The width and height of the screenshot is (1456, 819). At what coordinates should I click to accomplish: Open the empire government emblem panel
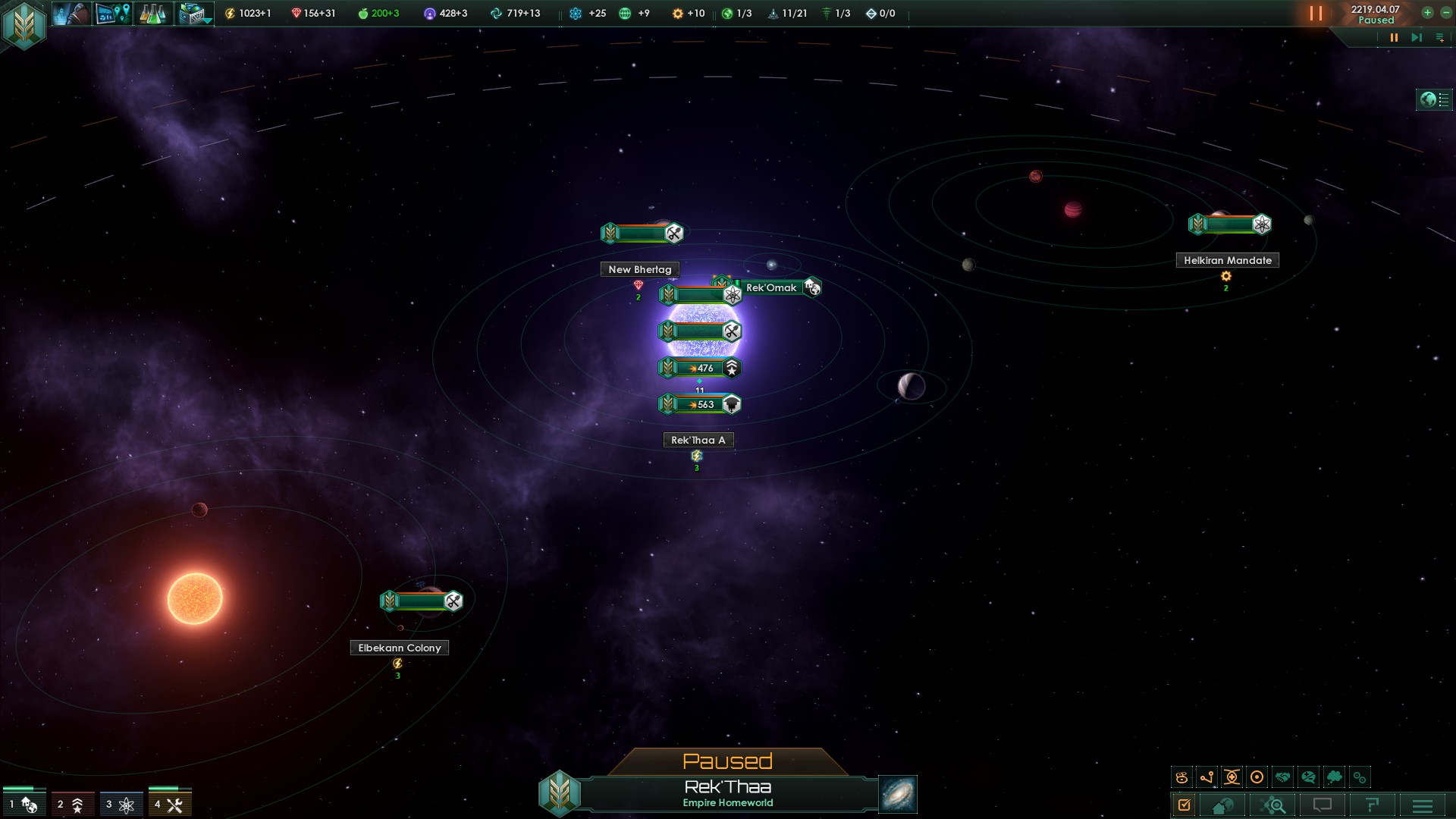24,24
